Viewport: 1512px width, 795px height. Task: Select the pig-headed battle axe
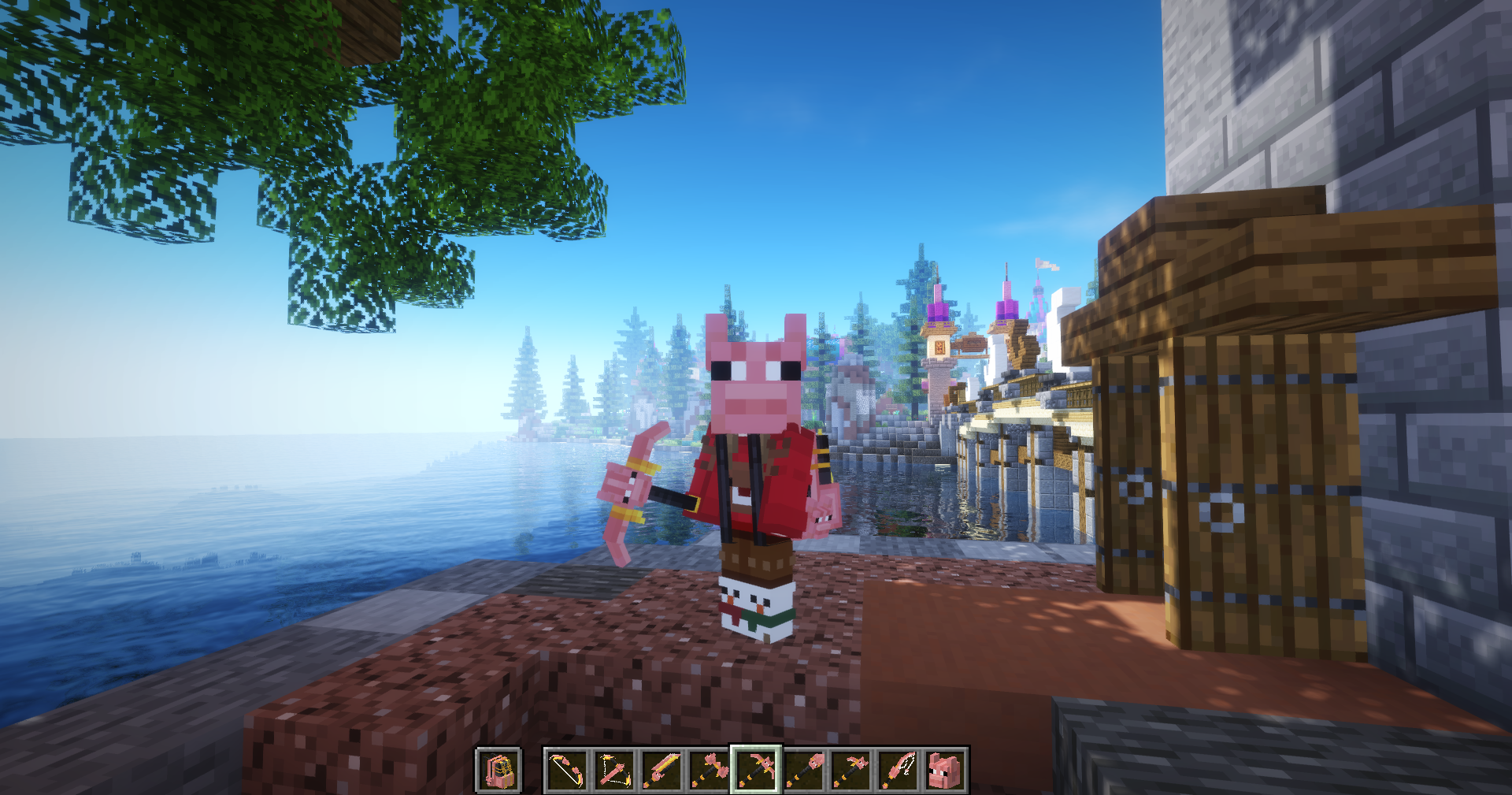click(709, 772)
